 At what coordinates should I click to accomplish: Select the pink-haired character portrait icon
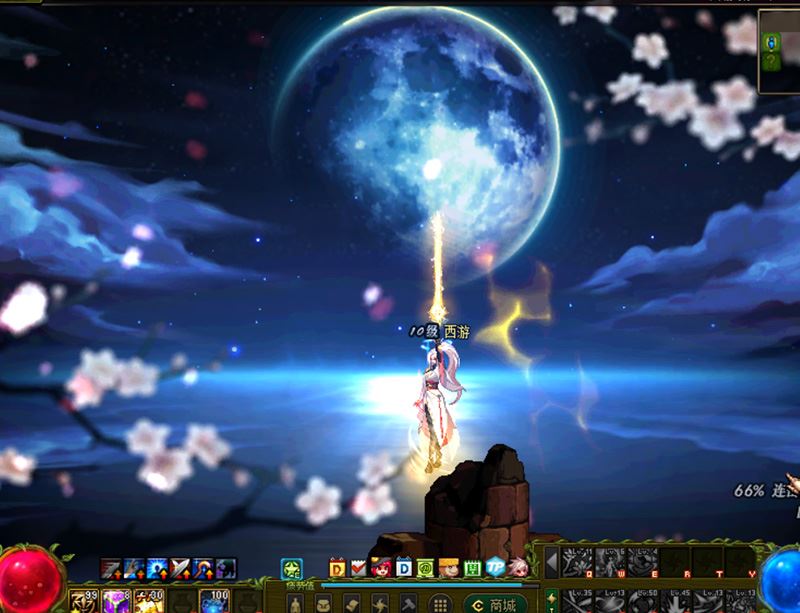click(x=517, y=567)
